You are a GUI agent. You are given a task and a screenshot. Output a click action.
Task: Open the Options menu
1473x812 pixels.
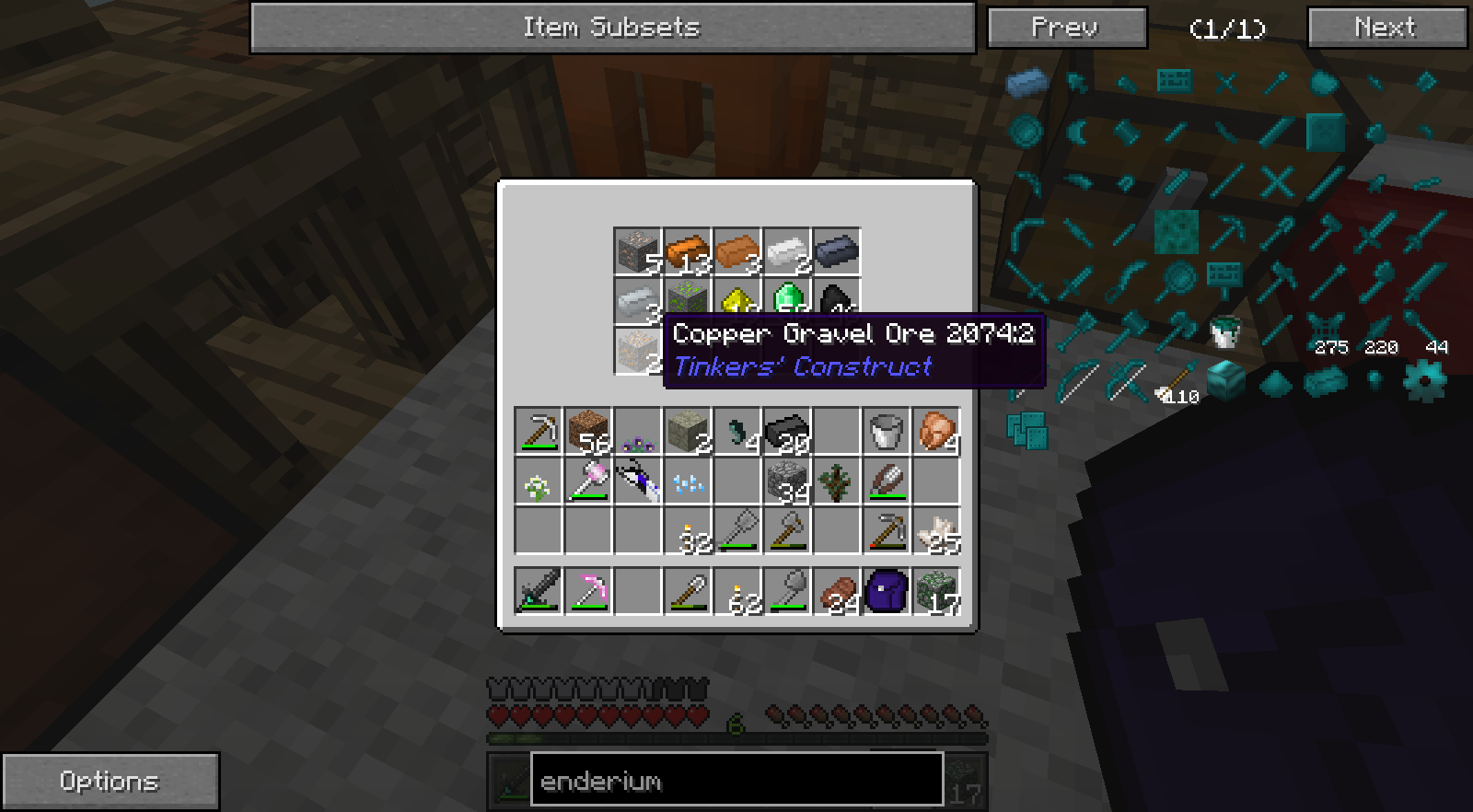point(110,782)
